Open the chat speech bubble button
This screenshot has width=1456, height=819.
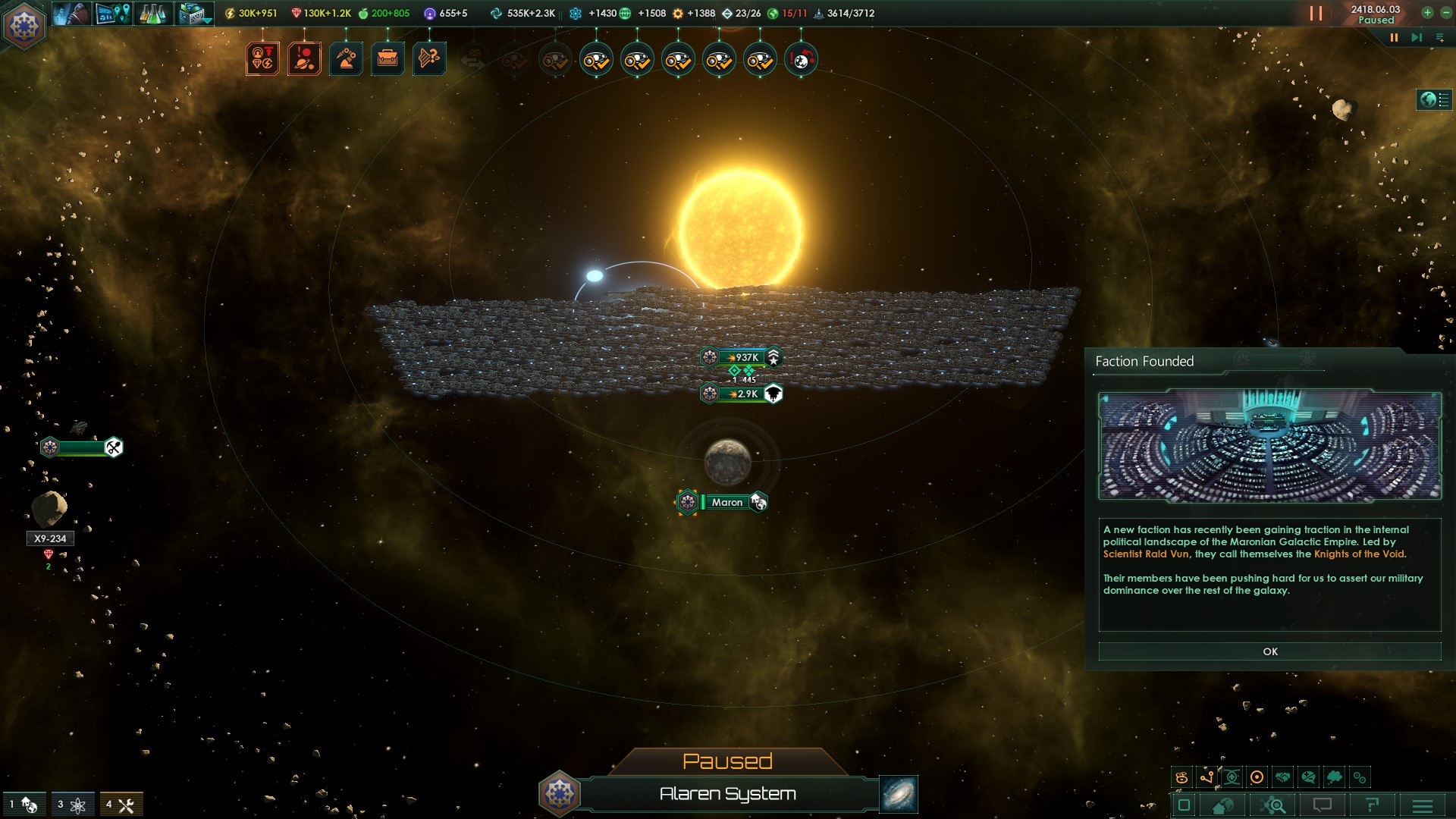[1323, 805]
